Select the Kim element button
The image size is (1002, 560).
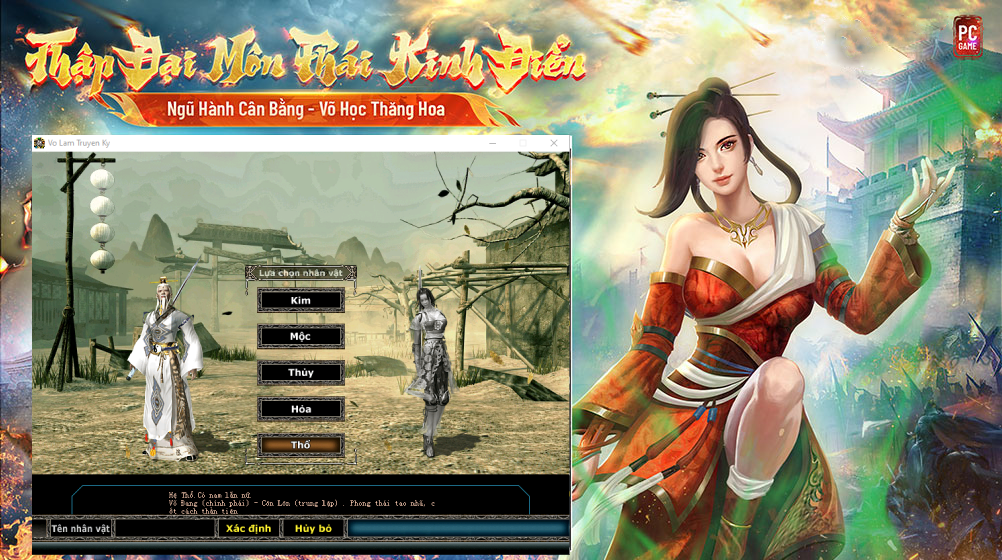tap(301, 300)
